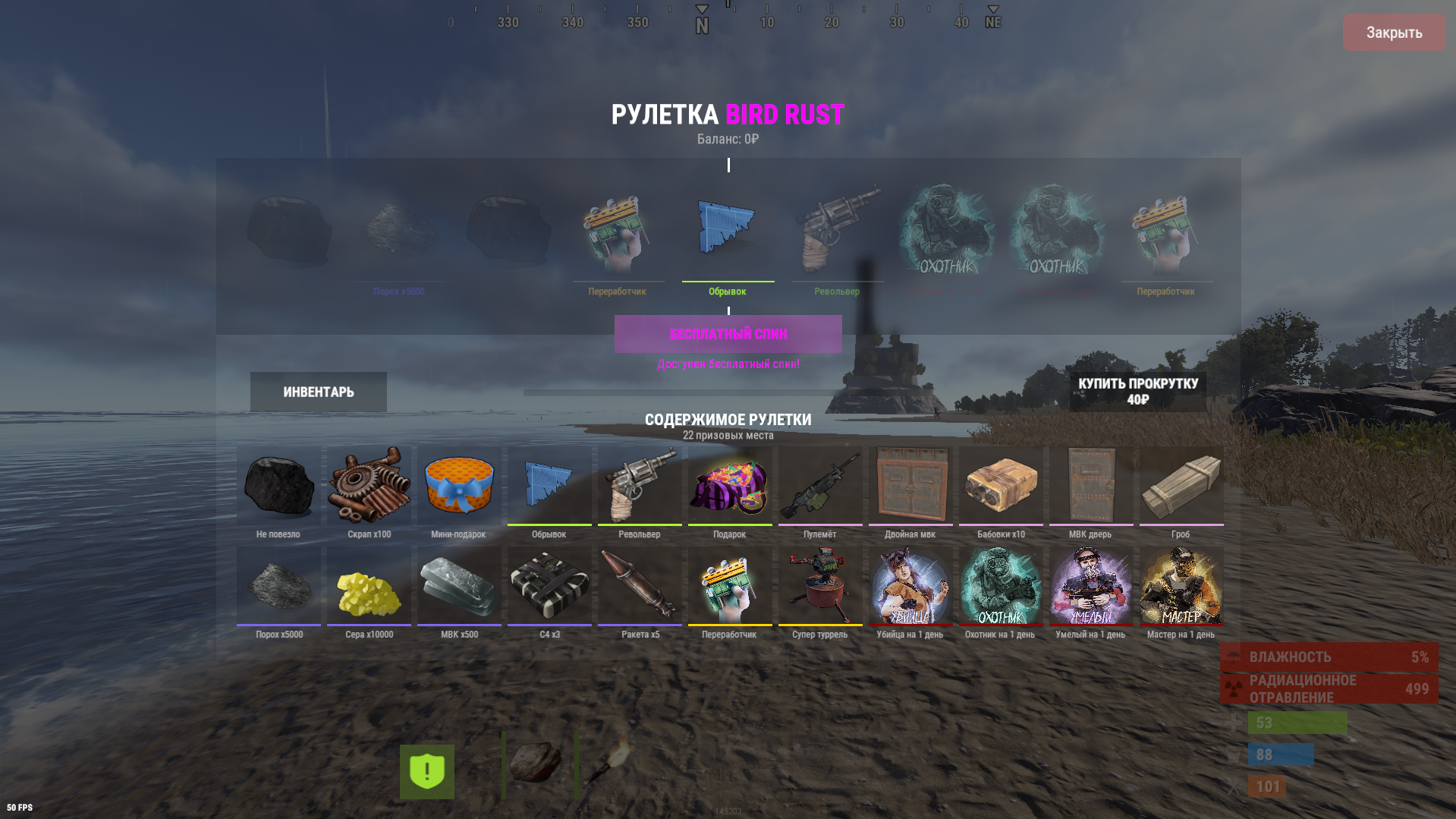The height and width of the screenshot is (819, 1456).
Task: Close the roulette window with Закрыть
Action: (1394, 33)
